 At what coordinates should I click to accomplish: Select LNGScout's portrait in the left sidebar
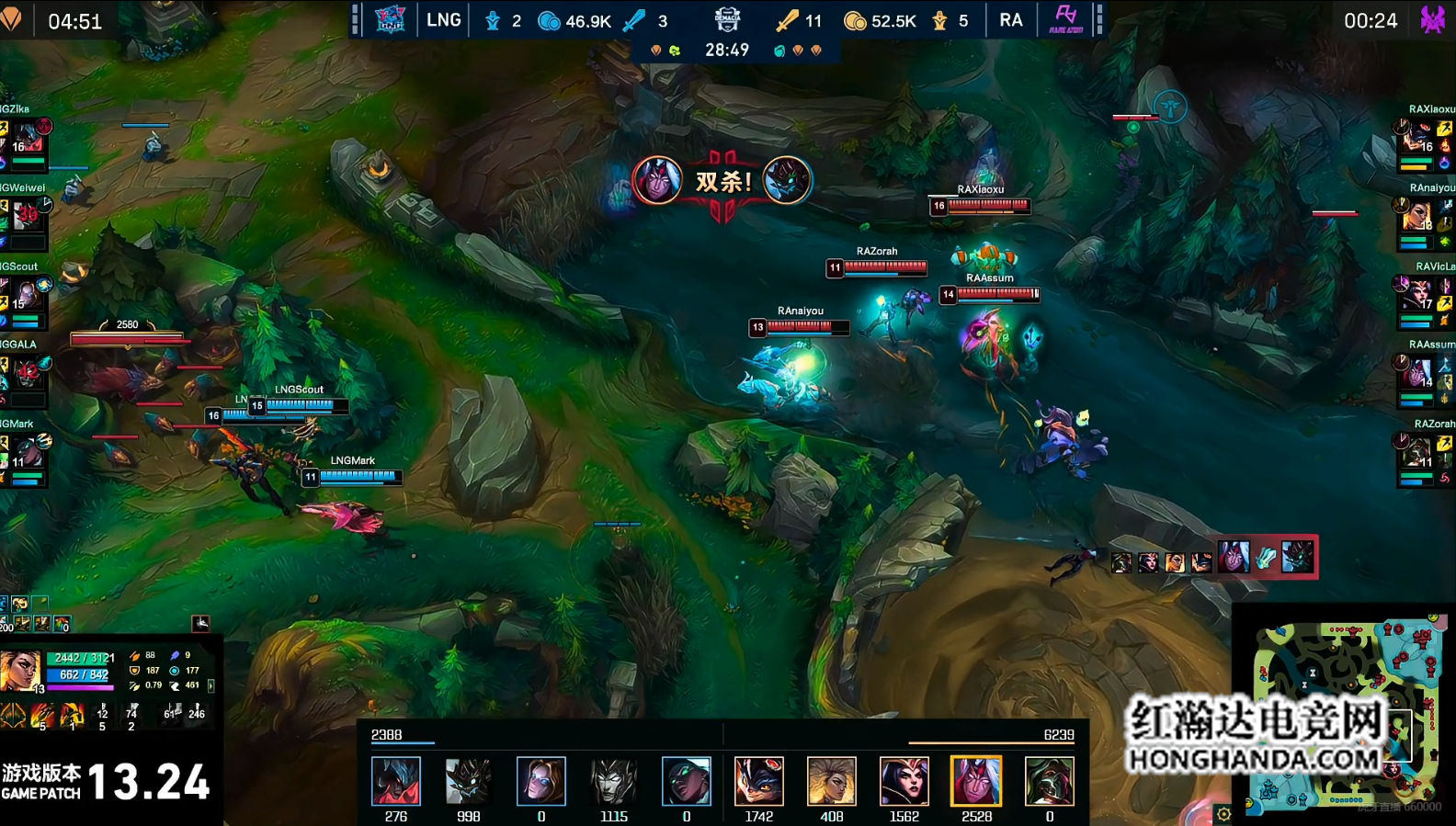[x=26, y=293]
